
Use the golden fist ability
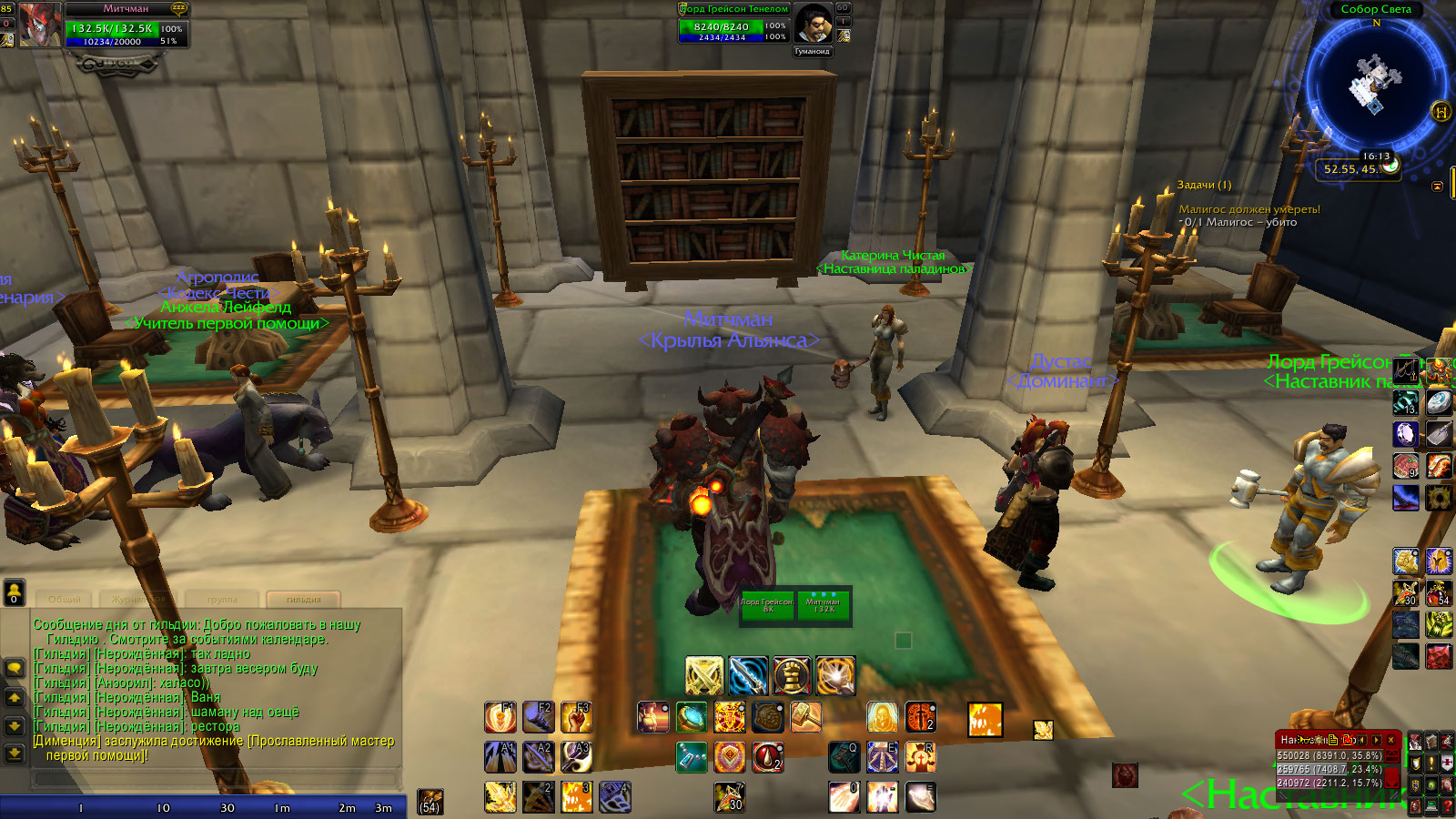pos(791,675)
